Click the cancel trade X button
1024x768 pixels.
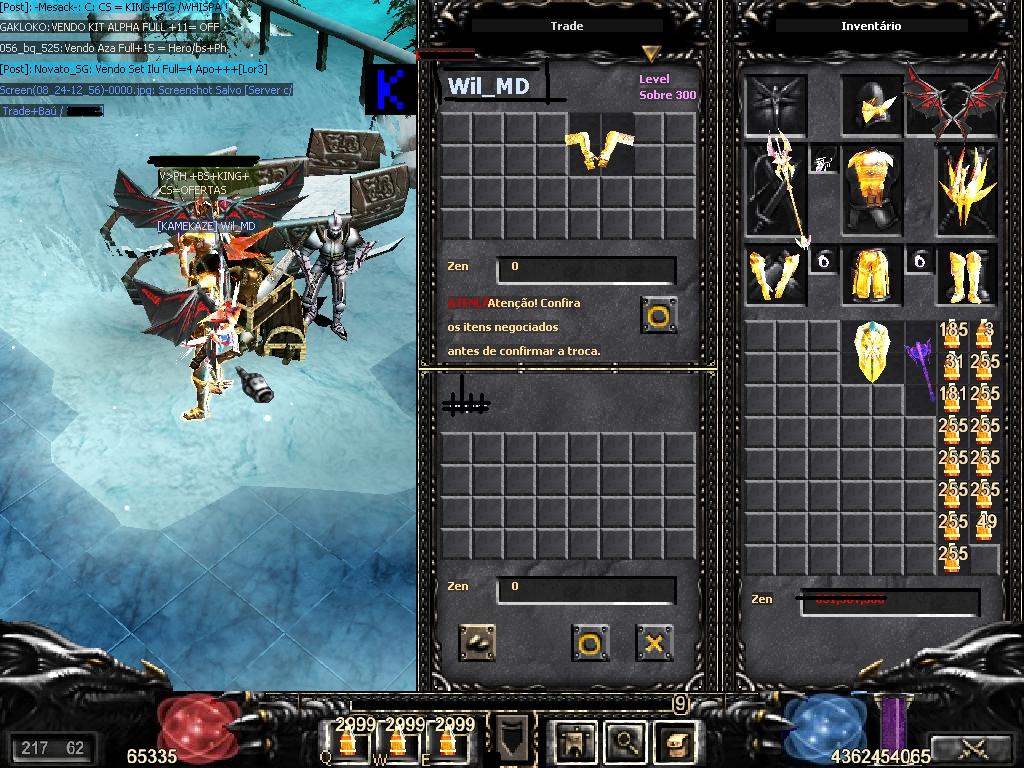coord(654,643)
